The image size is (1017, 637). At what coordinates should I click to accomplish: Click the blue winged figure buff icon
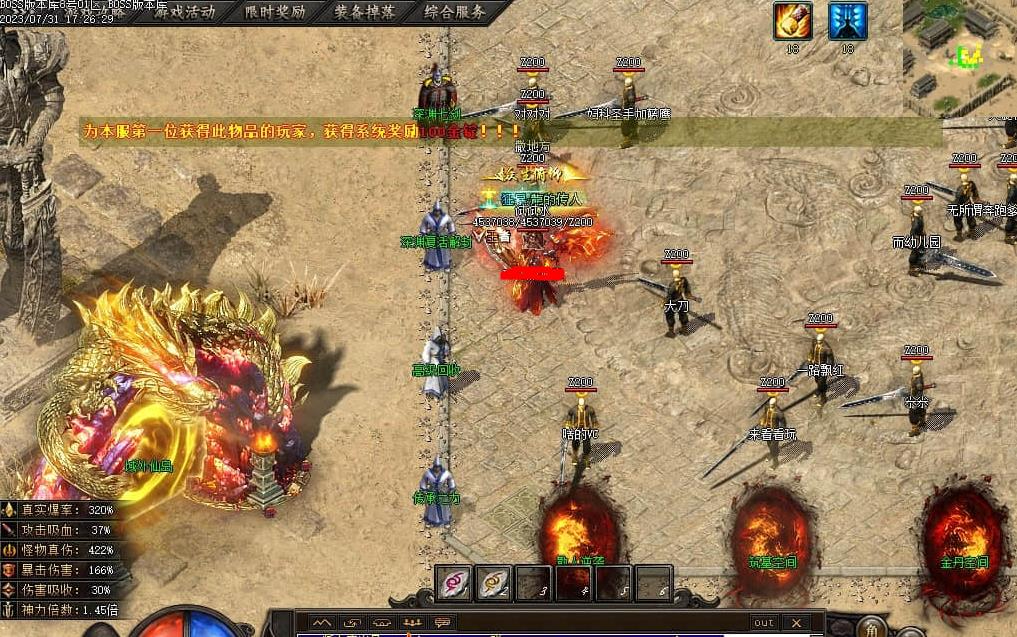(847, 21)
